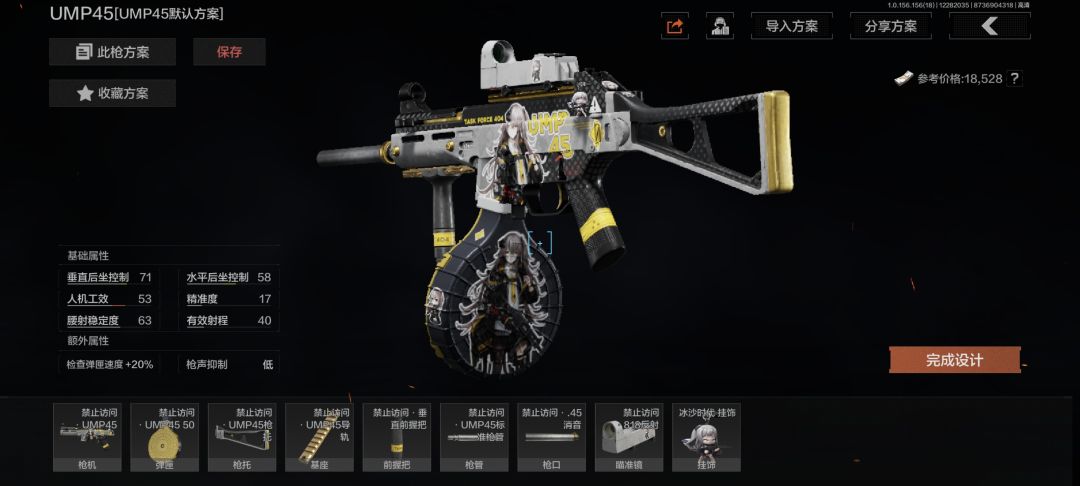The width and height of the screenshot is (1080, 486).
Task: Choose 导入方案 import scheme
Action: coord(791,26)
